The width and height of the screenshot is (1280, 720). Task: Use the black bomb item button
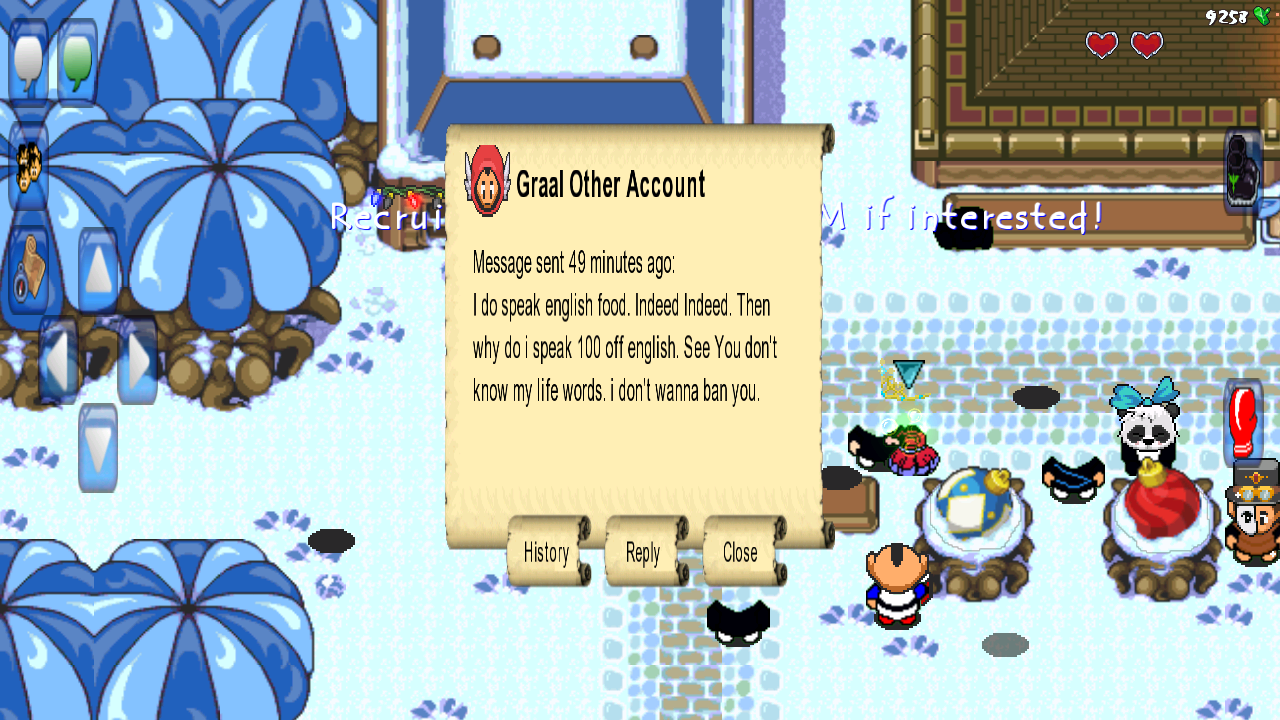pyautogui.click(x=1243, y=168)
